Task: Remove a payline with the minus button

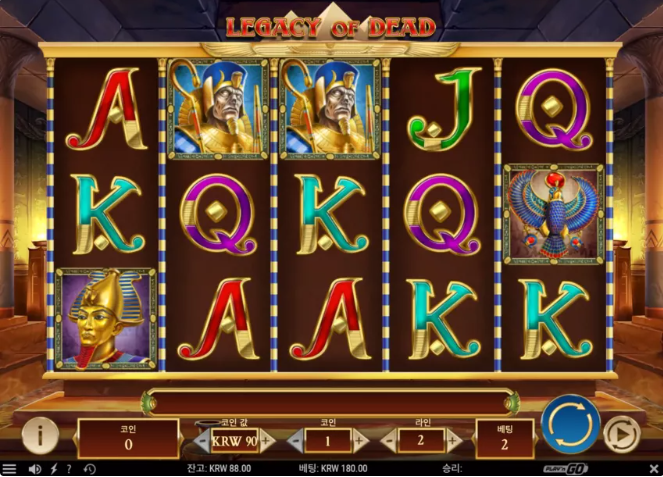Action: [388, 439]
